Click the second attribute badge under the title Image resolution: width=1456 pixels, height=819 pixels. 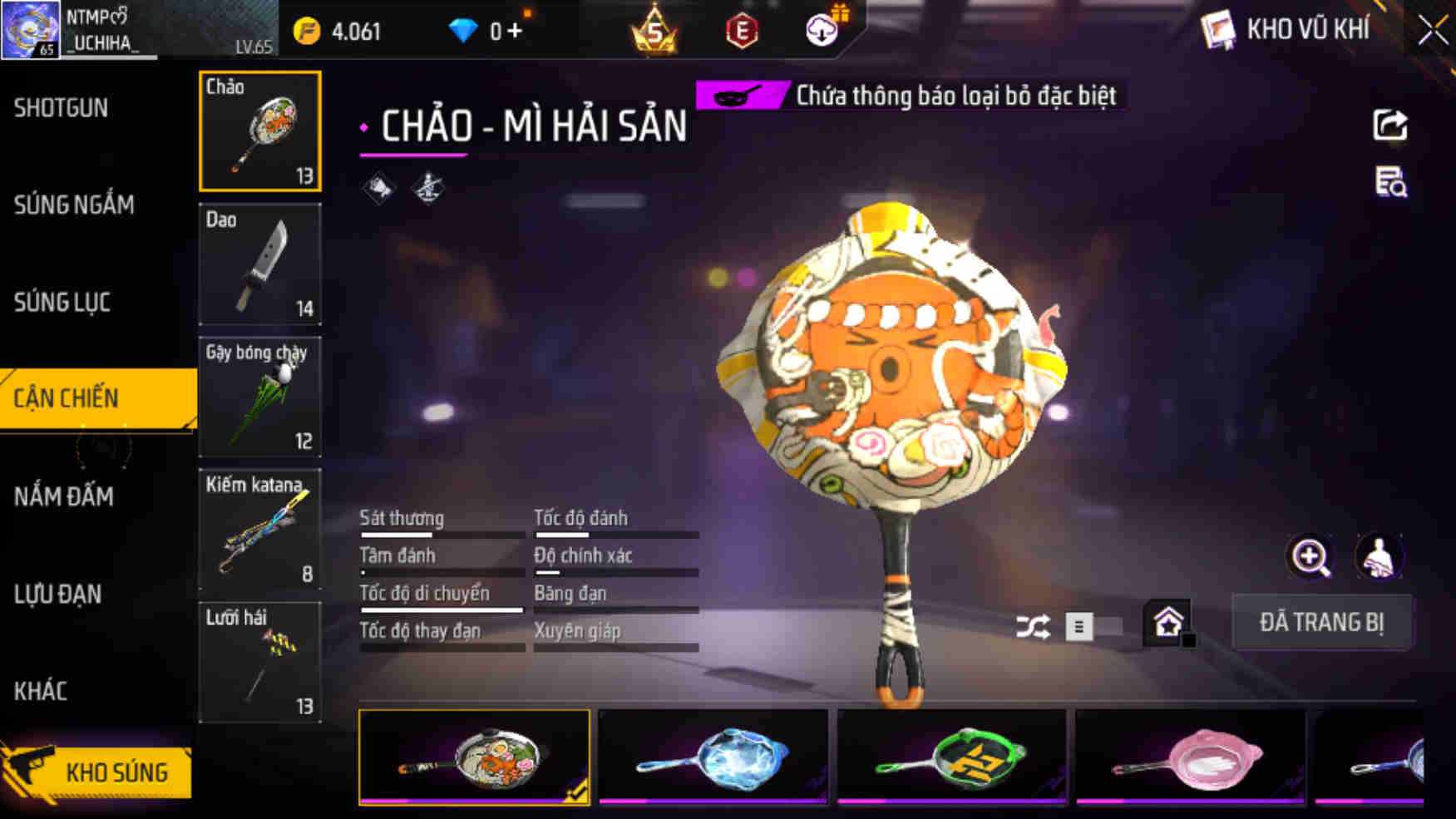point(429,188)
